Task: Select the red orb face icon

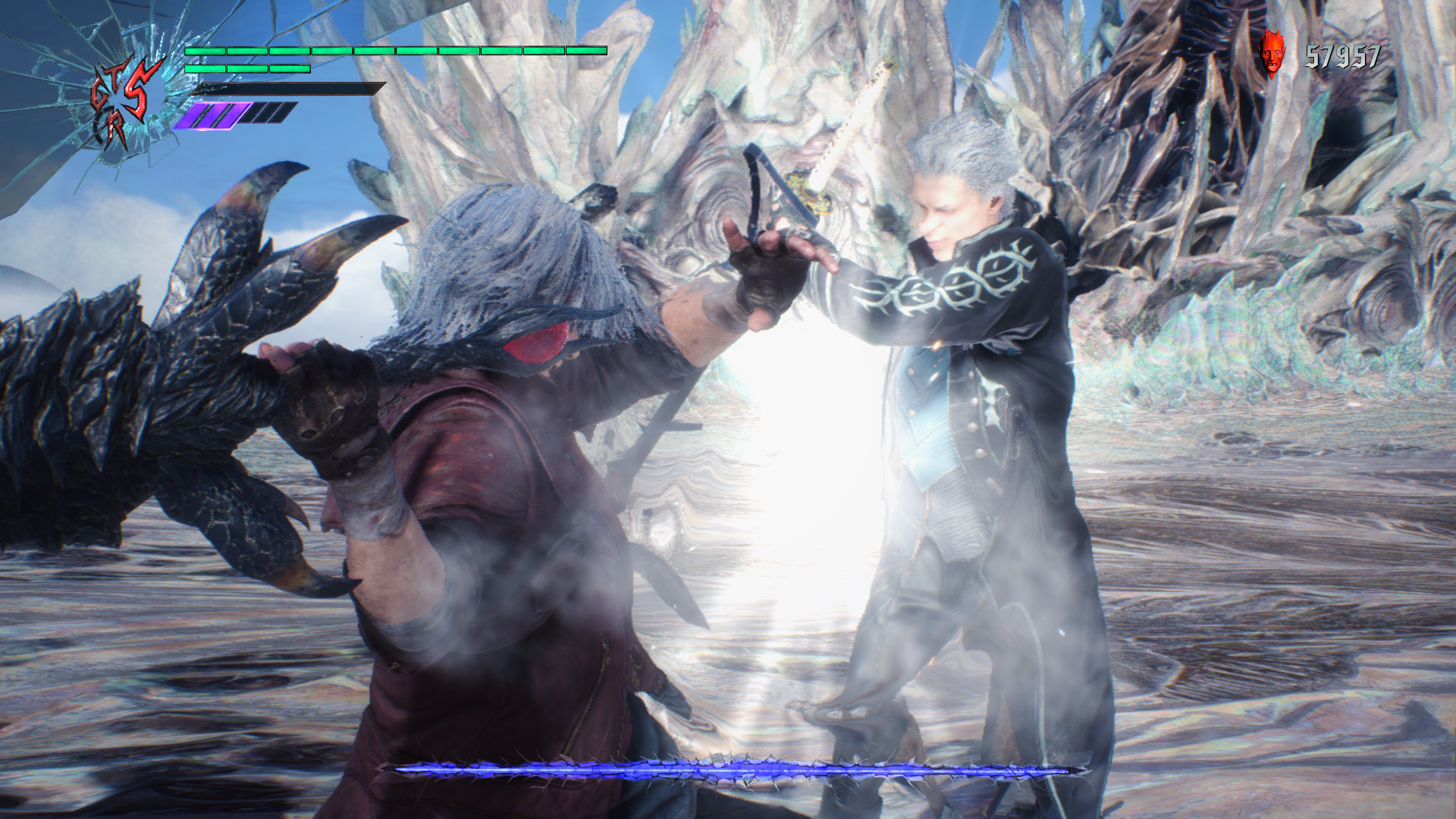Action: (1273, 54)
